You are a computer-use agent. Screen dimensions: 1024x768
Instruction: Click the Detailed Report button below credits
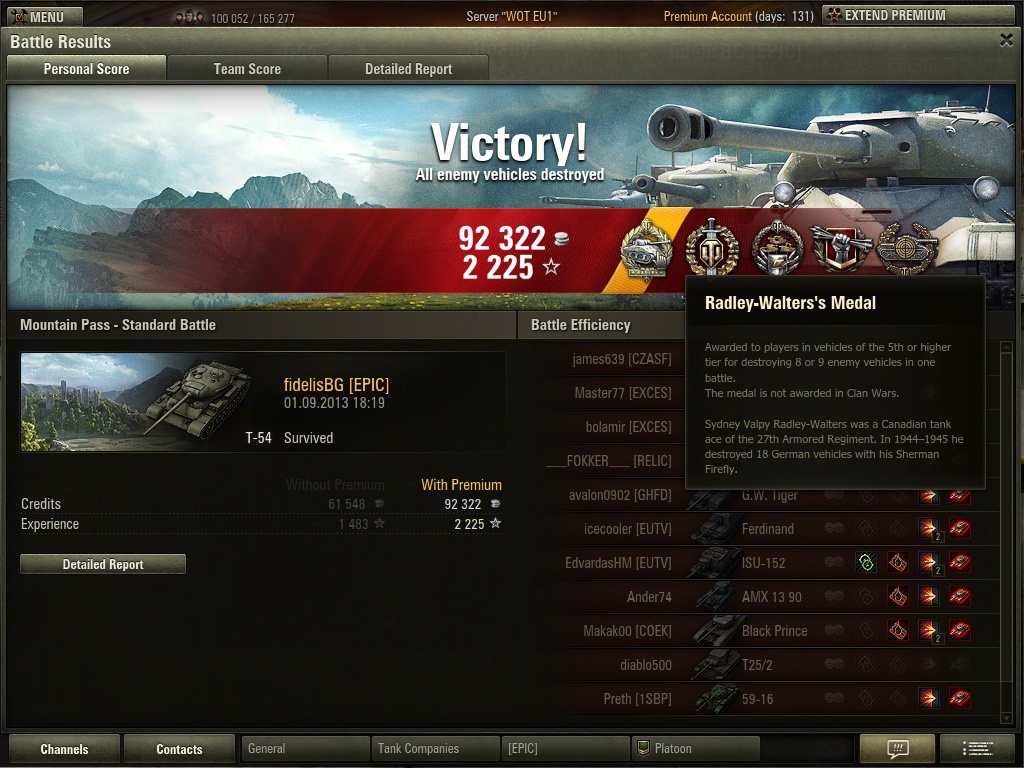(103, 564)
